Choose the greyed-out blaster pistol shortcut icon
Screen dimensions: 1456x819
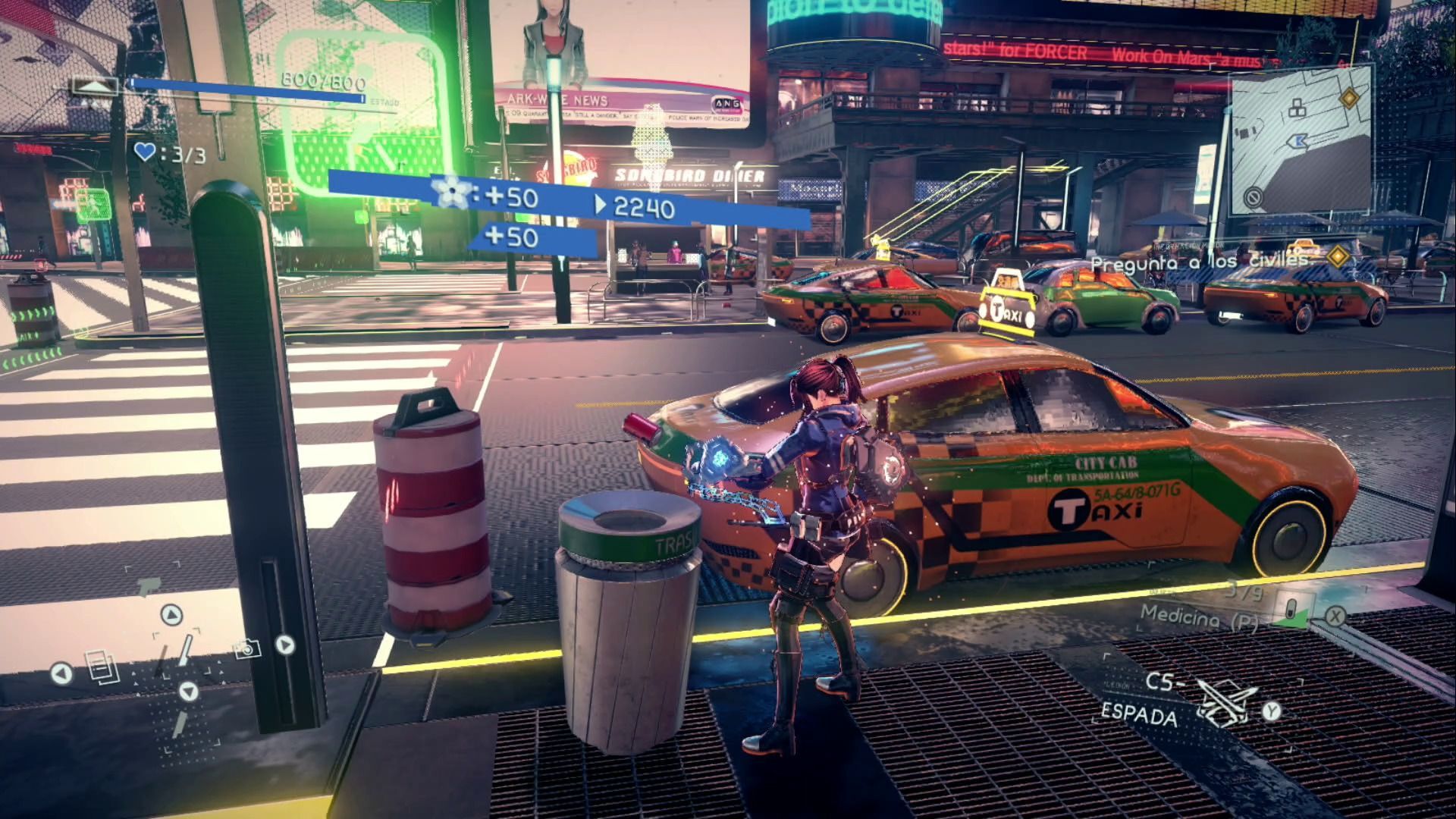(x=149, y=586)
